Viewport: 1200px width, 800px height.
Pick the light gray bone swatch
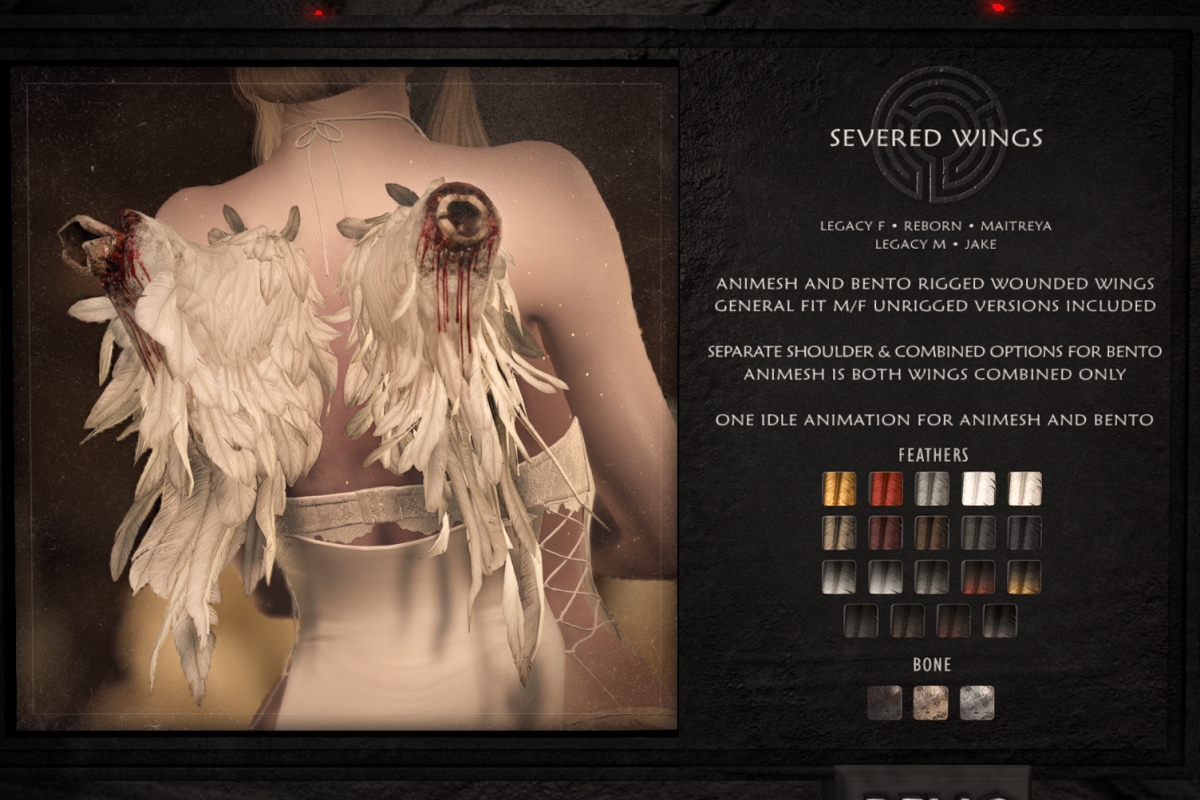[977, 702]
